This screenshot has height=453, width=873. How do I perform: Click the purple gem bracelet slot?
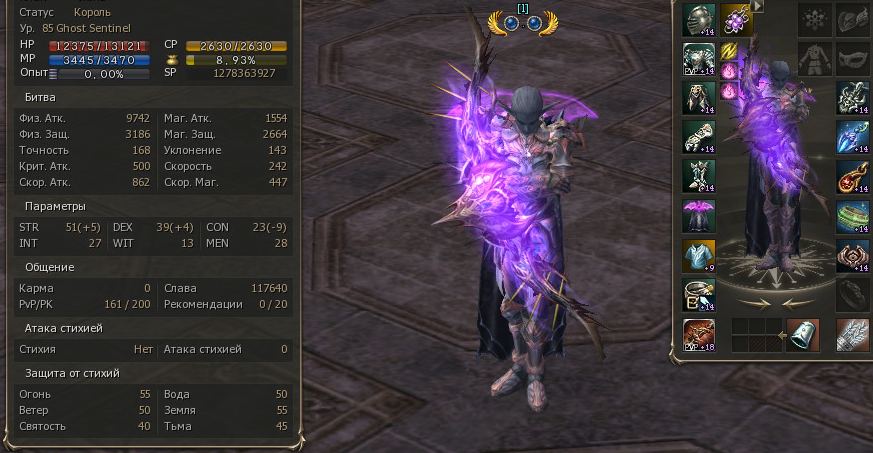(738, 20)
